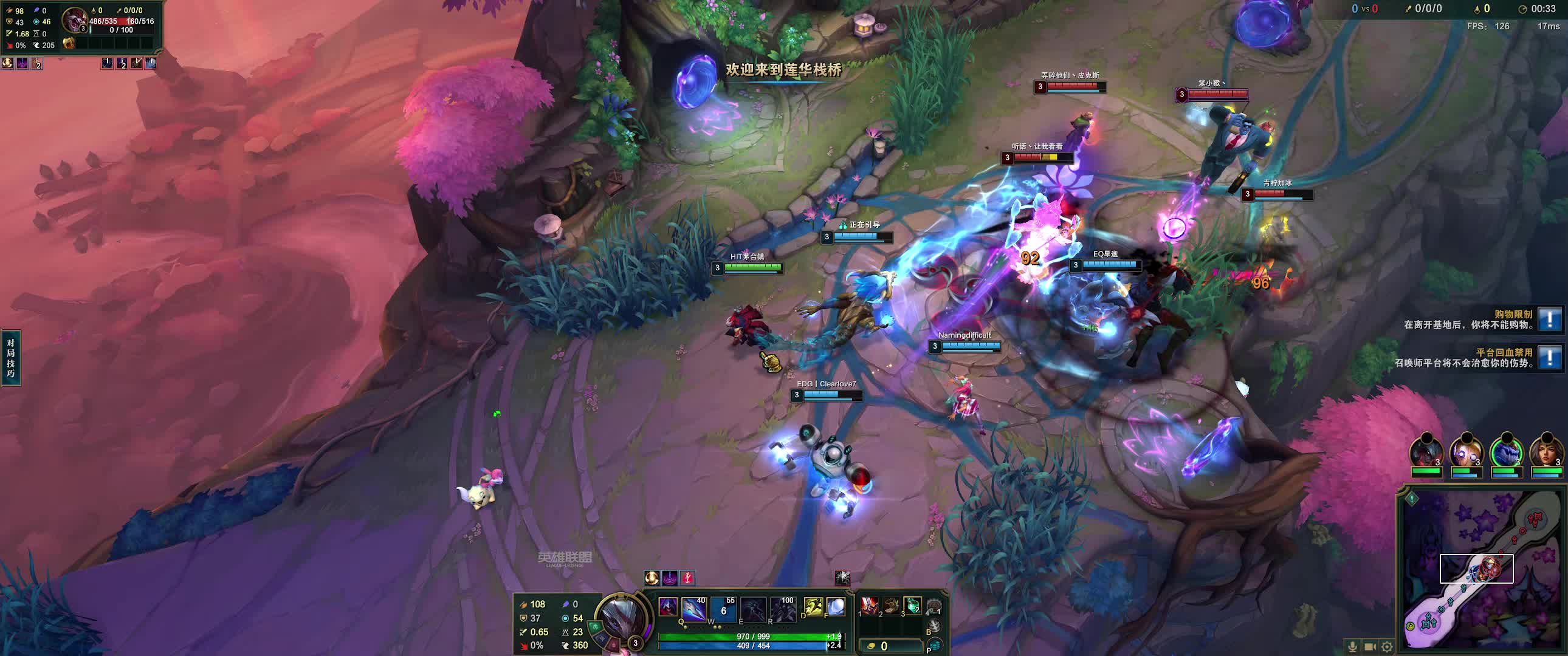Viewport: 1568px width, 656px height.
Task: Select the red sword item slot
Action: 869,606
